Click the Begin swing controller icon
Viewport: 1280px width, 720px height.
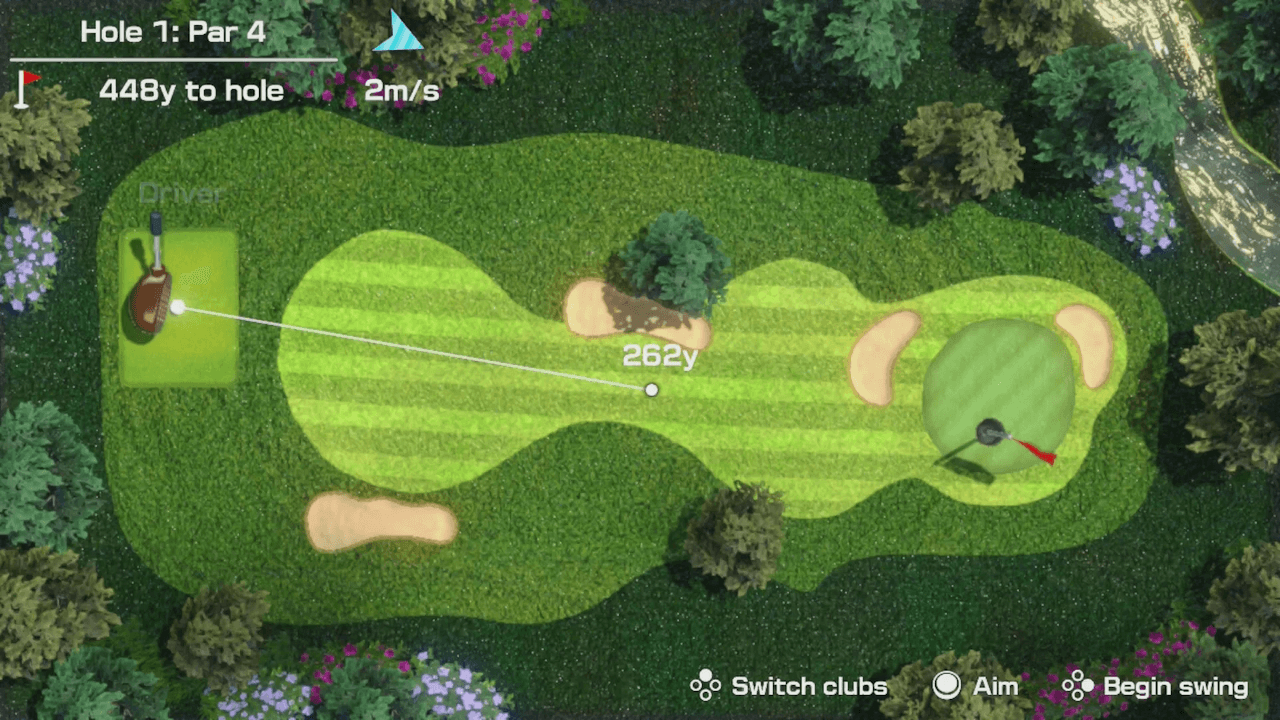1077,686
